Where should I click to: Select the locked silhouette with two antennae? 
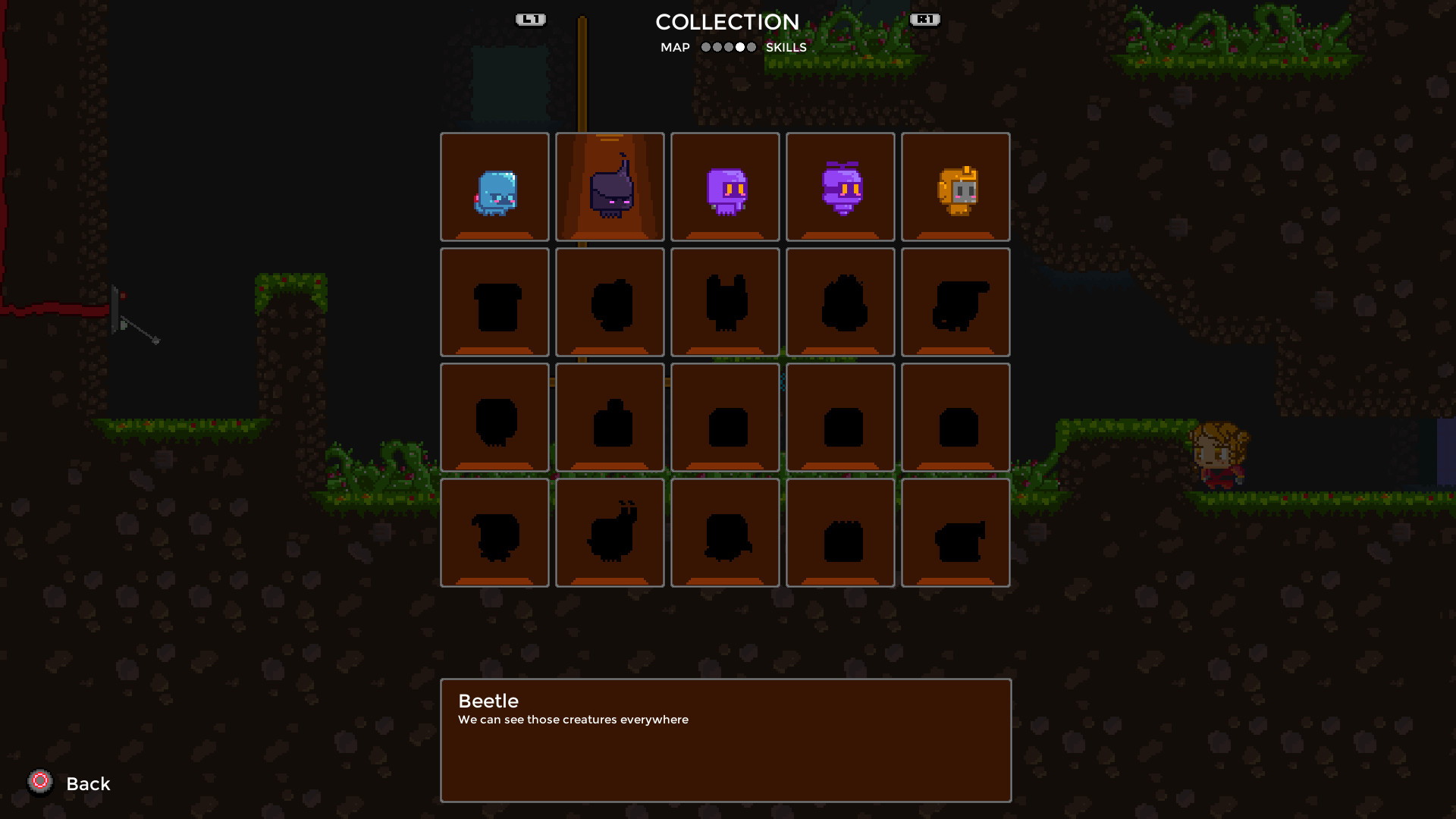point(610,532)
